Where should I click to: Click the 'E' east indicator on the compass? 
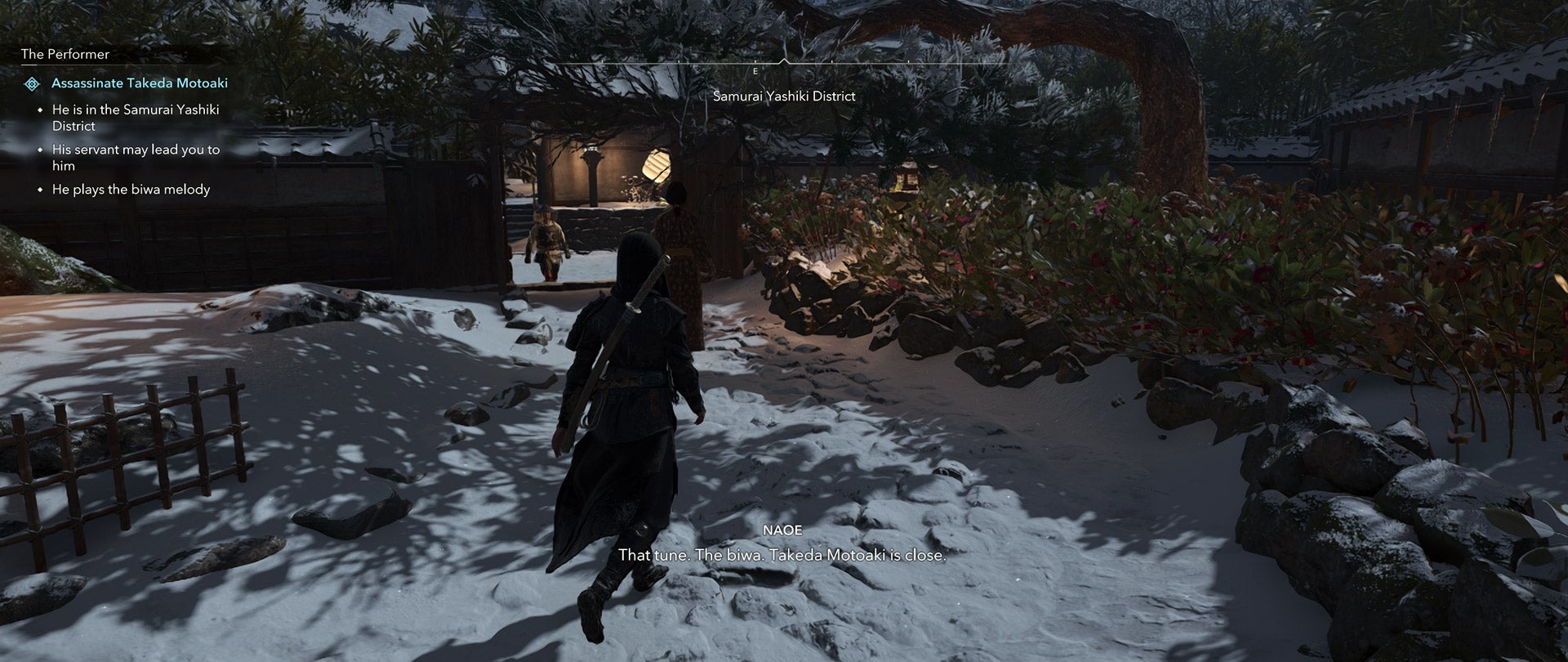click(755, 69)
